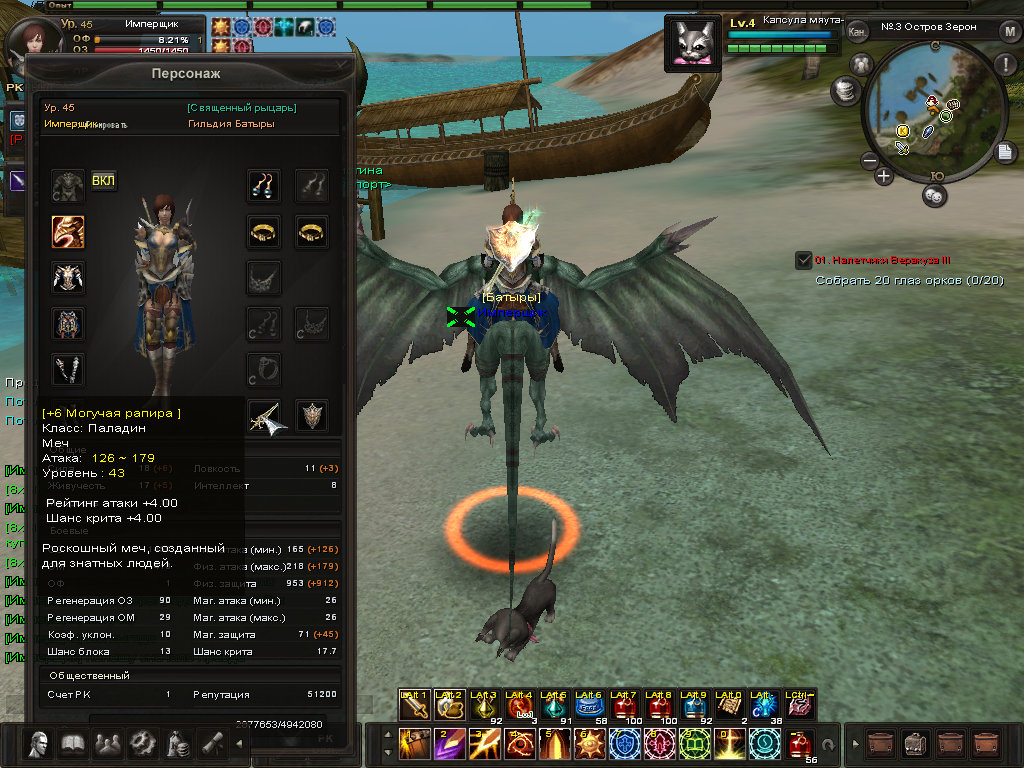This screenshot has height=768, width=1024.
Task: Zoom in the minimap with plus button
Action: pyautogui.click(x=884, y=177)
